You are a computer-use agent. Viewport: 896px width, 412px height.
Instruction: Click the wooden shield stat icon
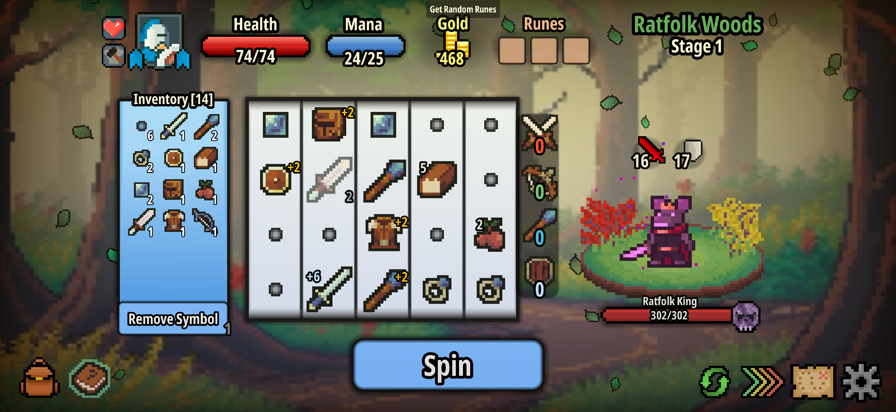539,272
